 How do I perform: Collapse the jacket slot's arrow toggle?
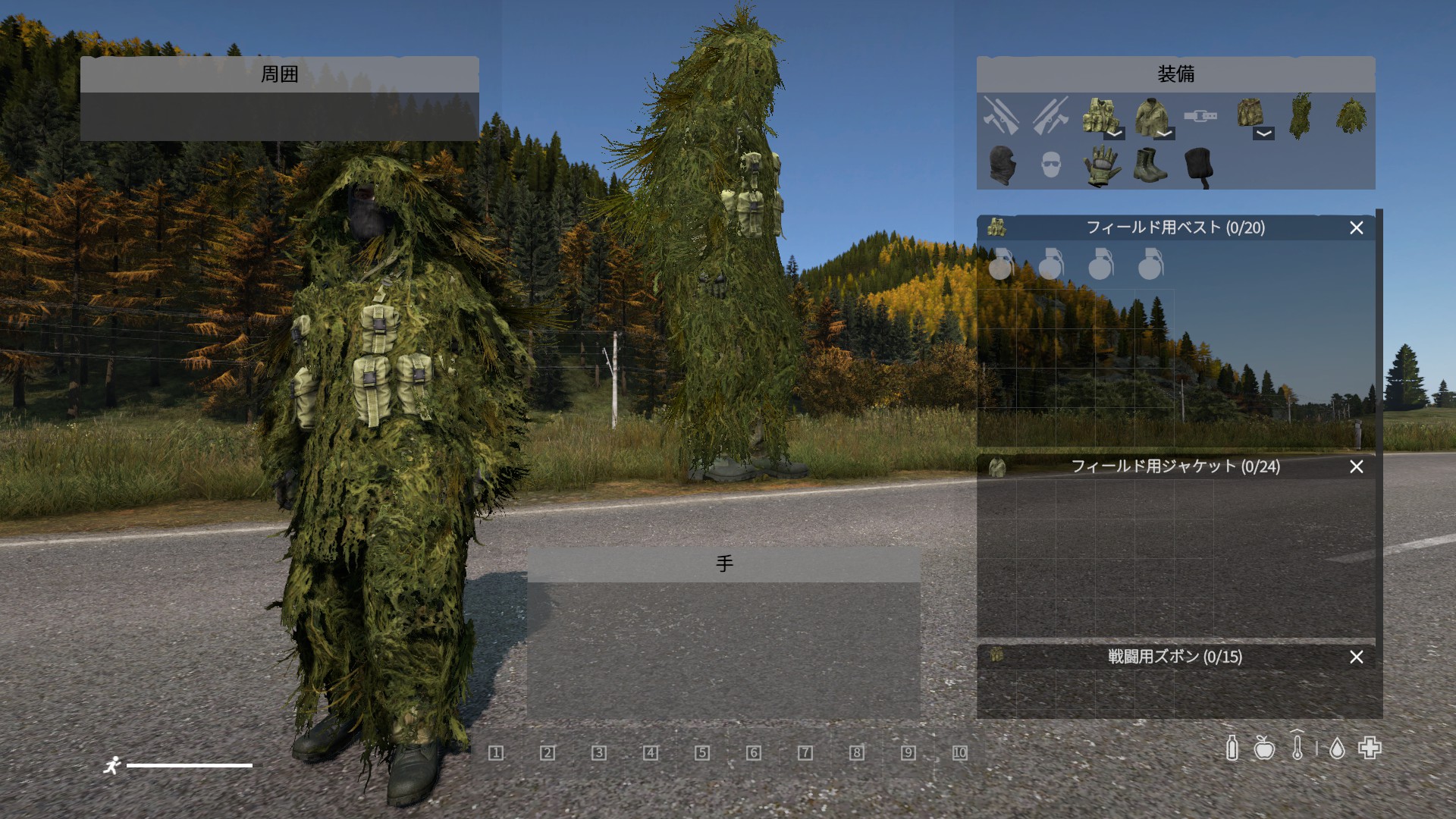pyautogui.click(x=1164, y=133)
